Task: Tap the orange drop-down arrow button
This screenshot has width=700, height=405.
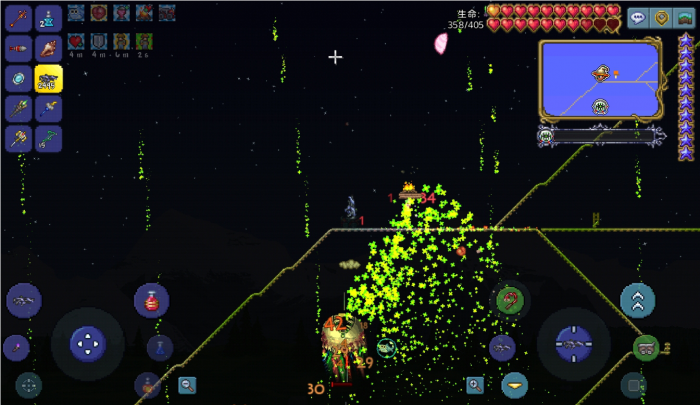Action: [514, 384]
